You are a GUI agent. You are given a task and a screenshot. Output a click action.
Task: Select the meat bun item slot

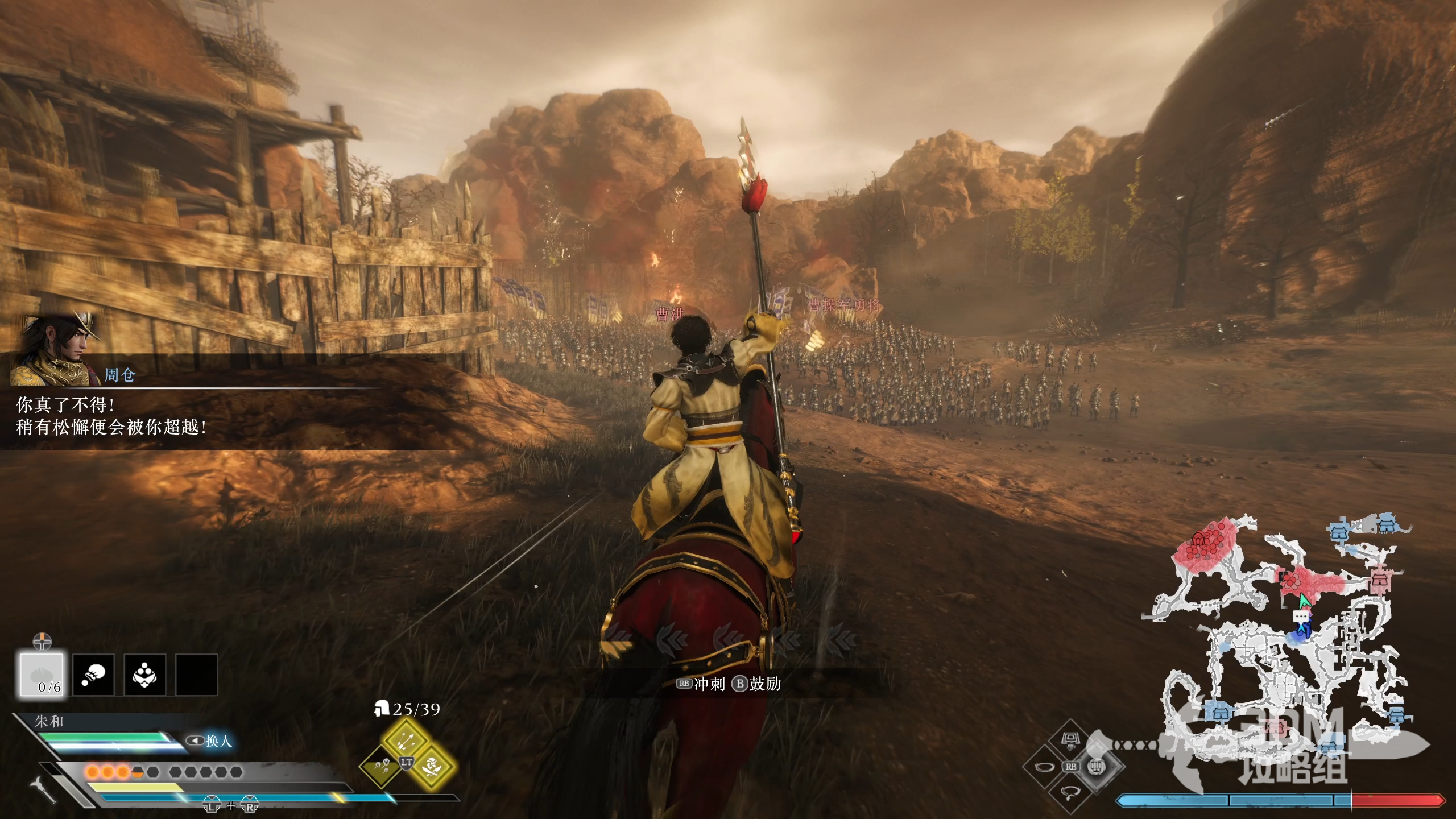point(42,675)
